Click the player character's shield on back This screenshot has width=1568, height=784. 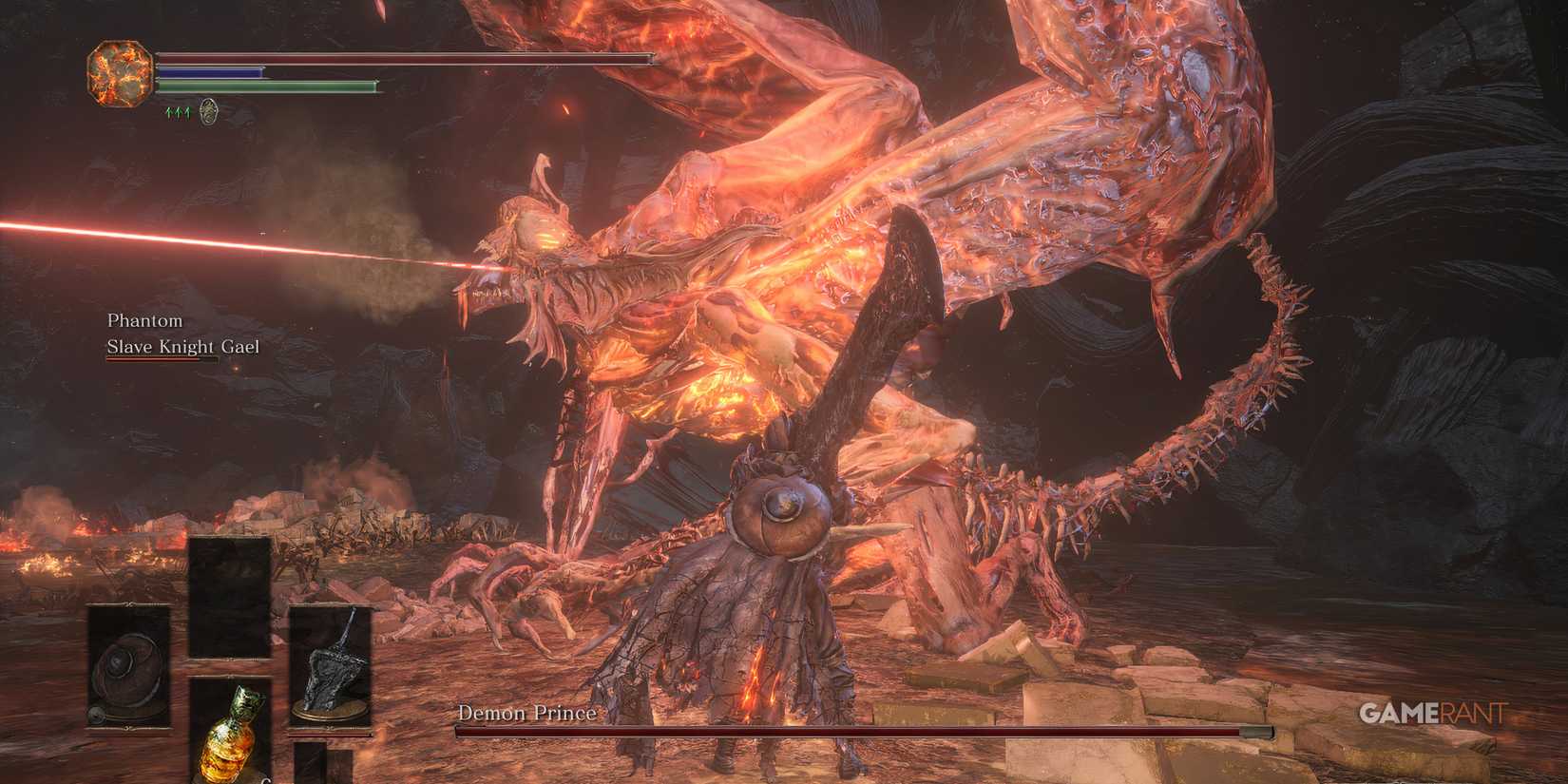pyautogui.click(x=781, y=520)
